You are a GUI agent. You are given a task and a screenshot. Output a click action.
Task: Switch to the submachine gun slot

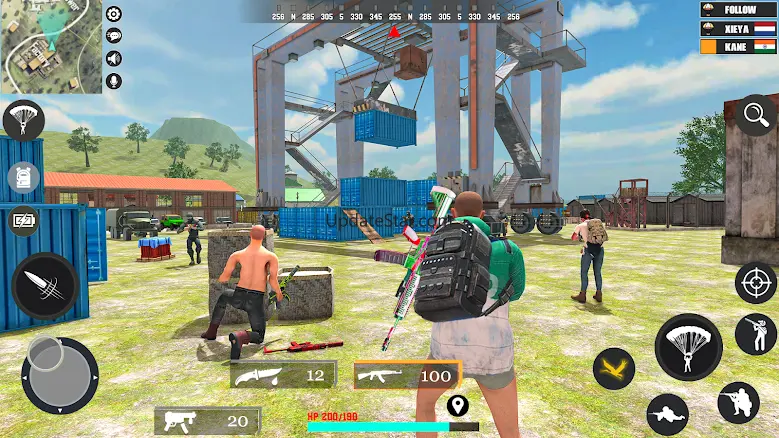[x=208, y=421]
